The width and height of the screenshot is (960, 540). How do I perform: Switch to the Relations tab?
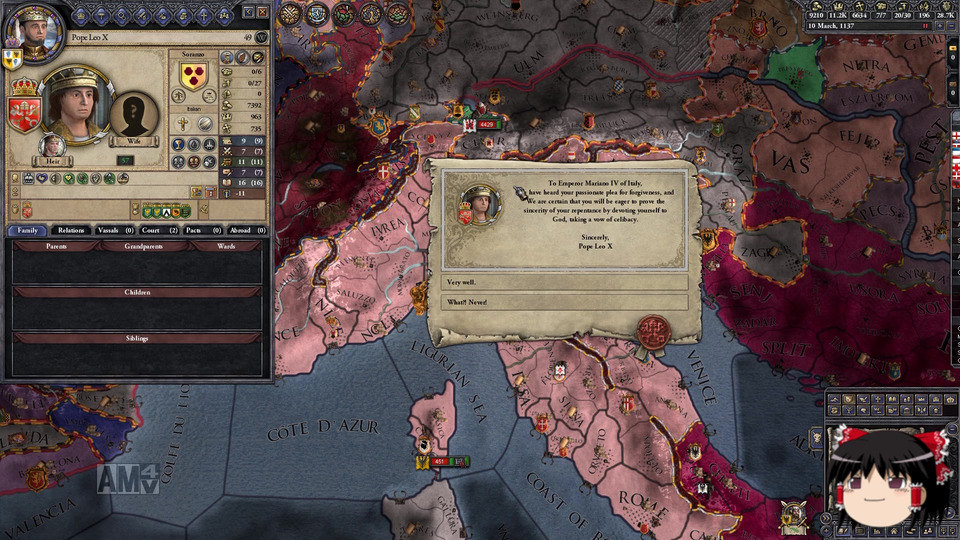pyautogui.click(x=71, y=230)
